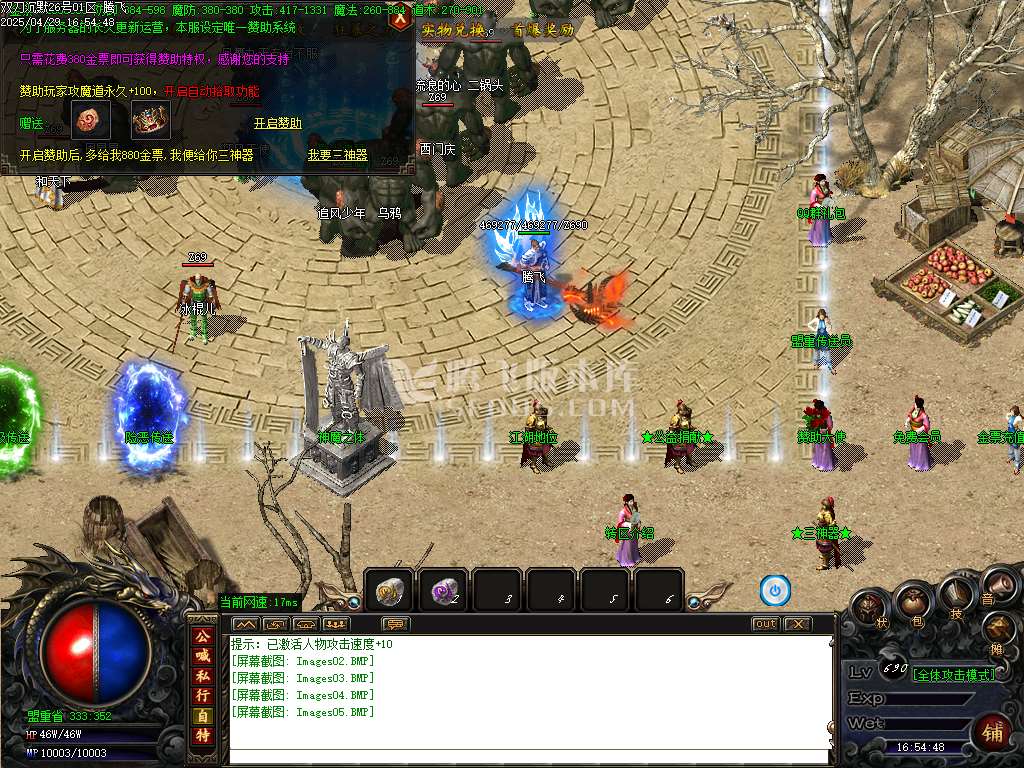Use the purple scroll in hotbar slot 2
1024x768 pixels.
tap(443, 592)
